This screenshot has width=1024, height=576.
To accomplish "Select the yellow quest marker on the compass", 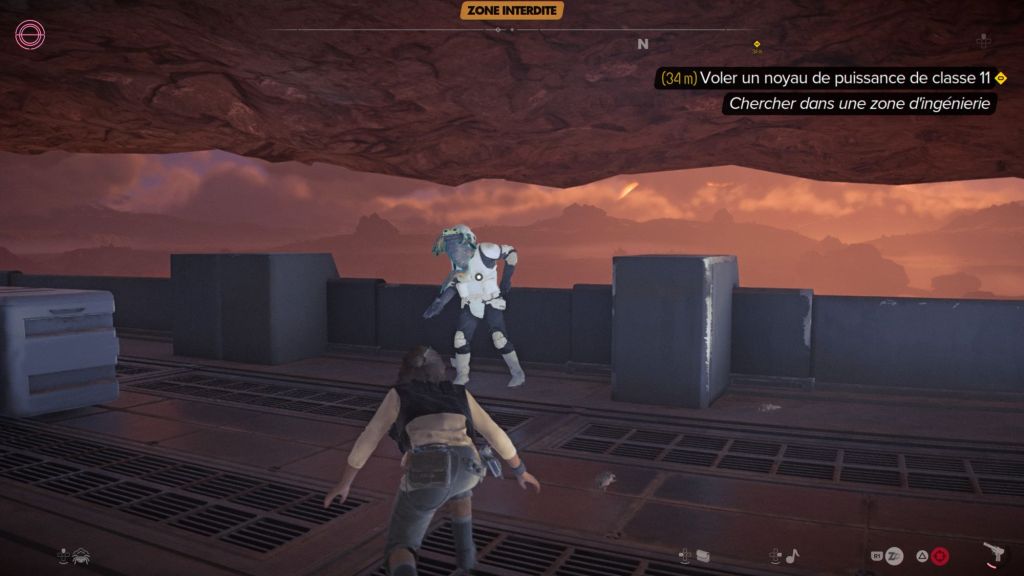I will pos(757,45).
